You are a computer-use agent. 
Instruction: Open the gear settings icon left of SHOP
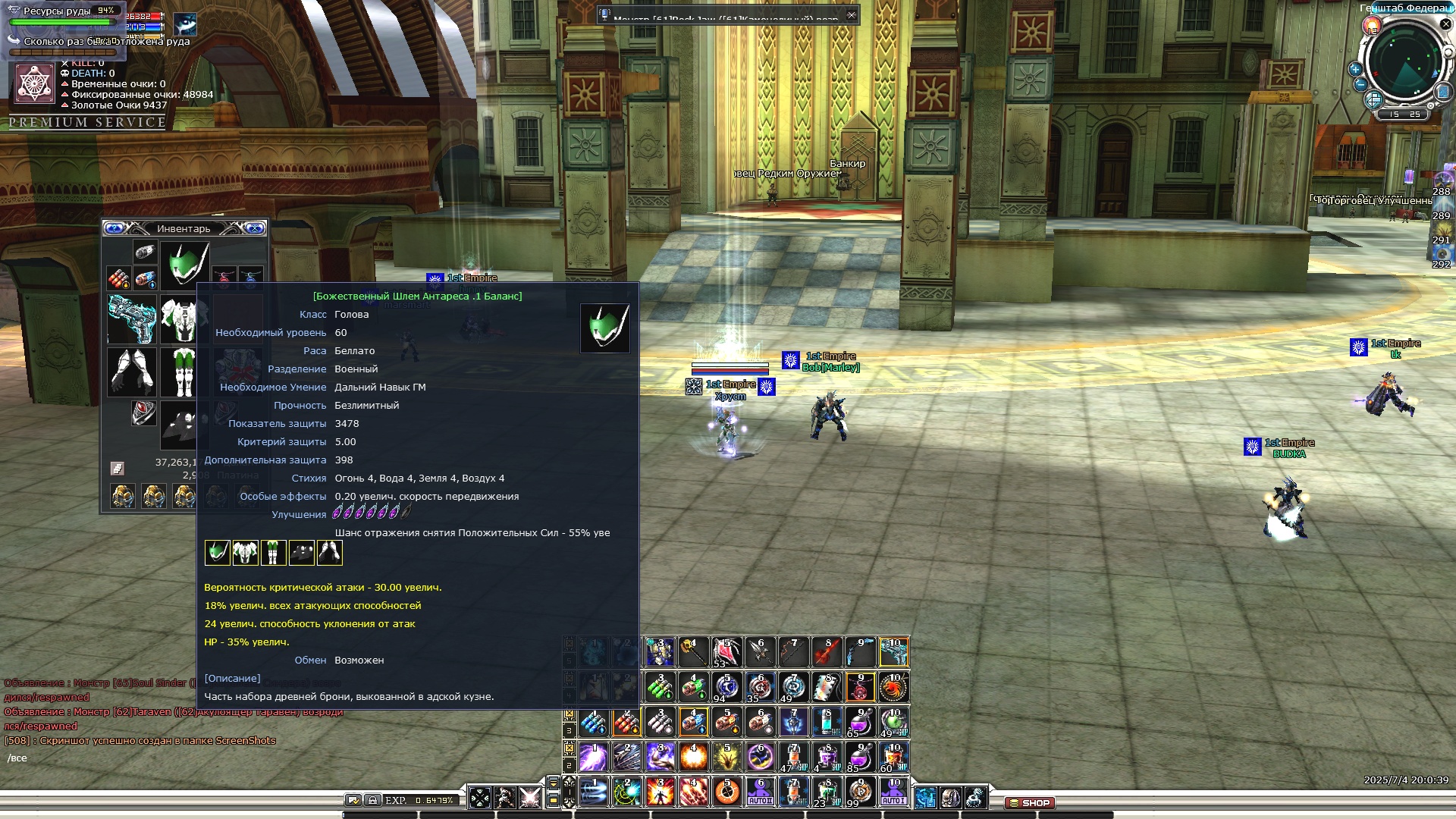point(975,798)
